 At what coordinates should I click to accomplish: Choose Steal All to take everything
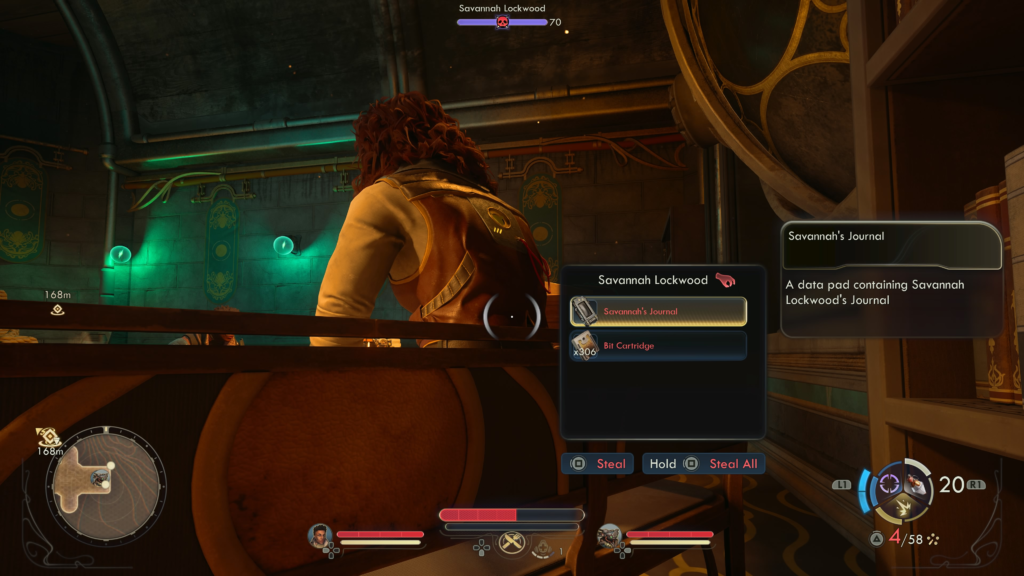coord(703,464)
